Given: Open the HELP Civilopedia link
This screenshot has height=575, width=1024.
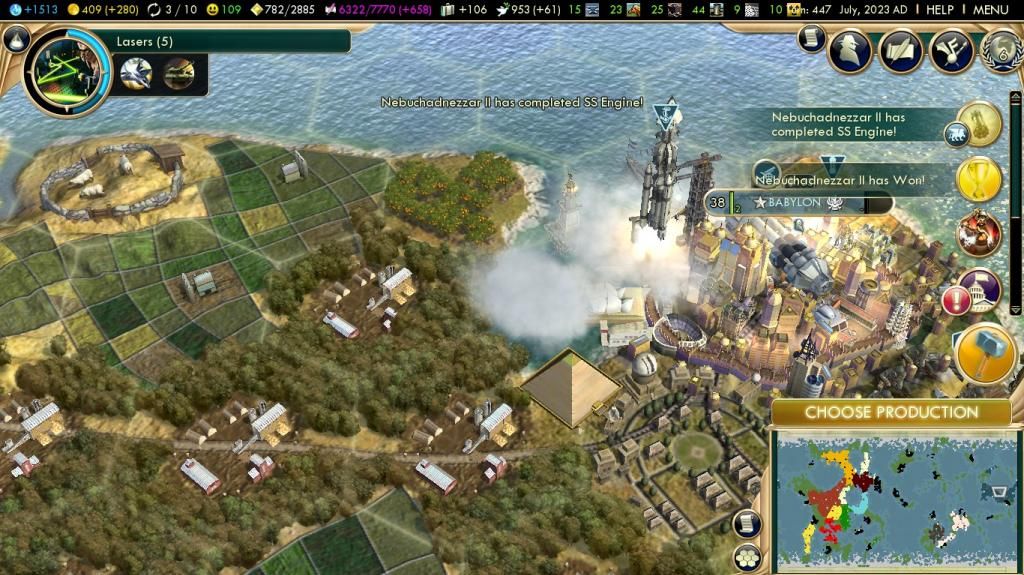Looking at the screenshot, I should 939,9.
